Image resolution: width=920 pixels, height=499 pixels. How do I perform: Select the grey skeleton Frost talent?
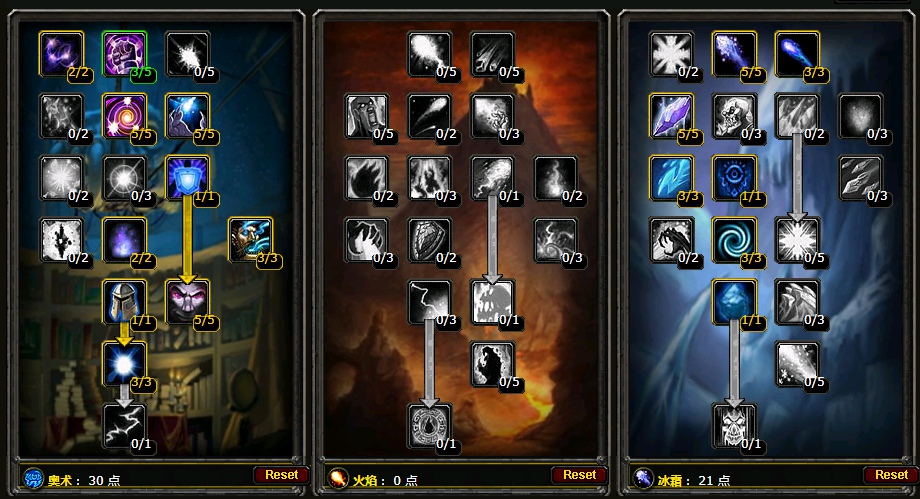(734, 115)
